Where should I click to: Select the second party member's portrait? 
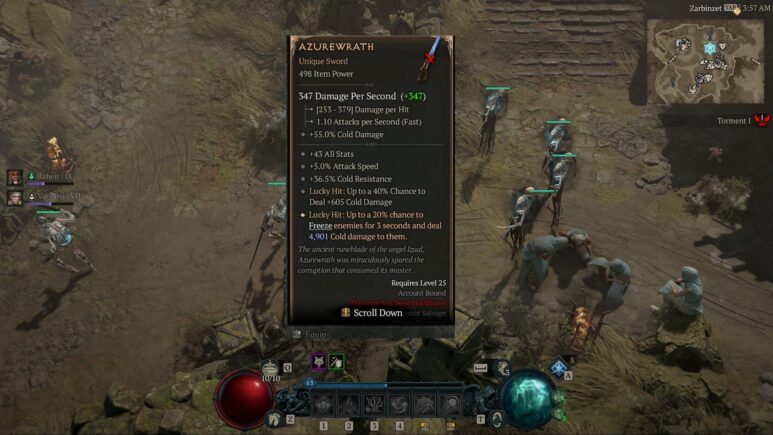click(15, 197)
